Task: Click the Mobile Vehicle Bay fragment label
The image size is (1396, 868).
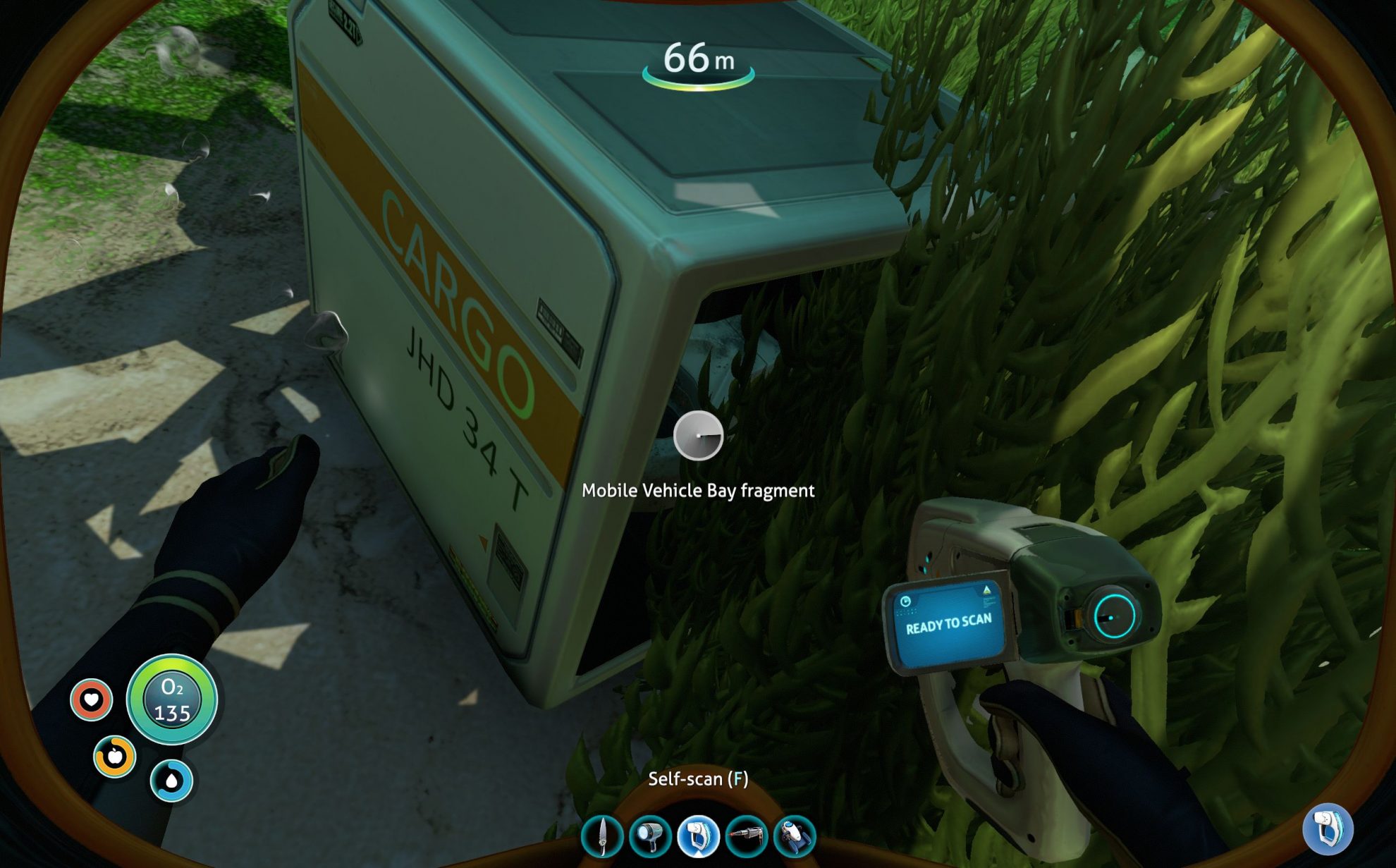Action: pyautogui.click(x=698, y=491)
